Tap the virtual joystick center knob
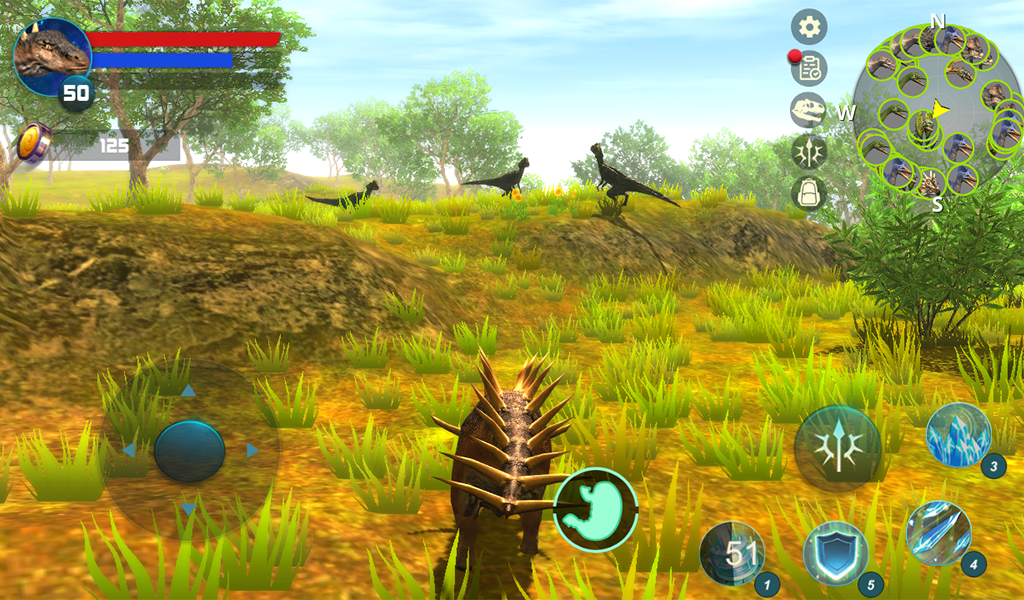This screenshot has width=1024, height=600. (189, 451)
